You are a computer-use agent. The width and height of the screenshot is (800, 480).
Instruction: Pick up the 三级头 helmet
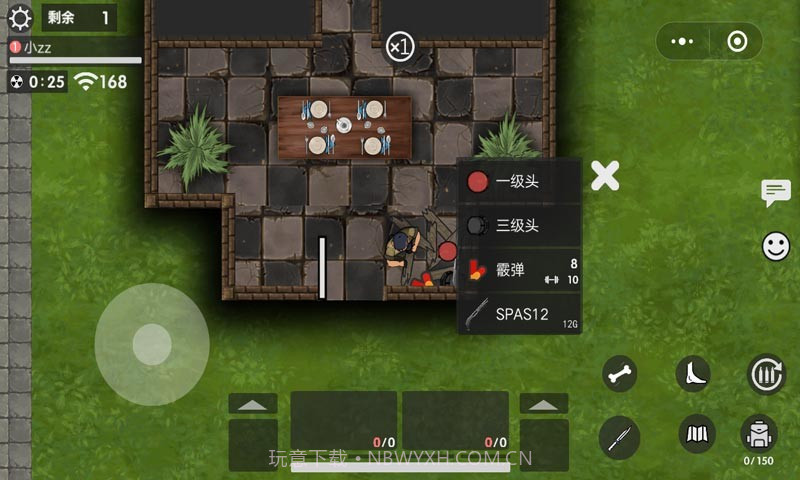pos(519,225)
